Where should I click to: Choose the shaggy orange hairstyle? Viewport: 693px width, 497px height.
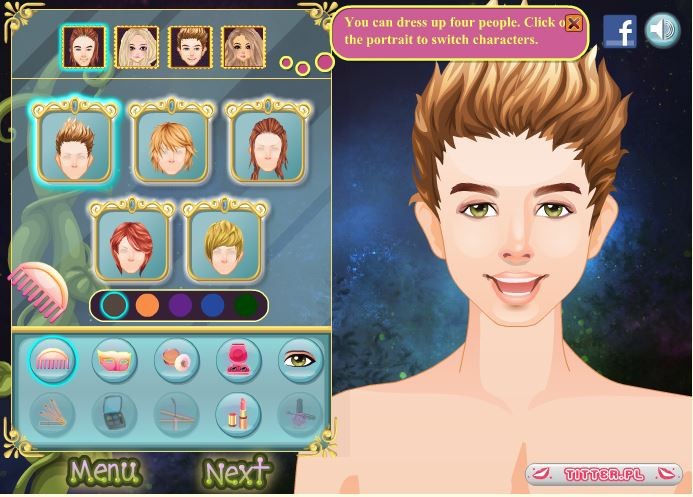pyautogui.click(x=170, y=145)
